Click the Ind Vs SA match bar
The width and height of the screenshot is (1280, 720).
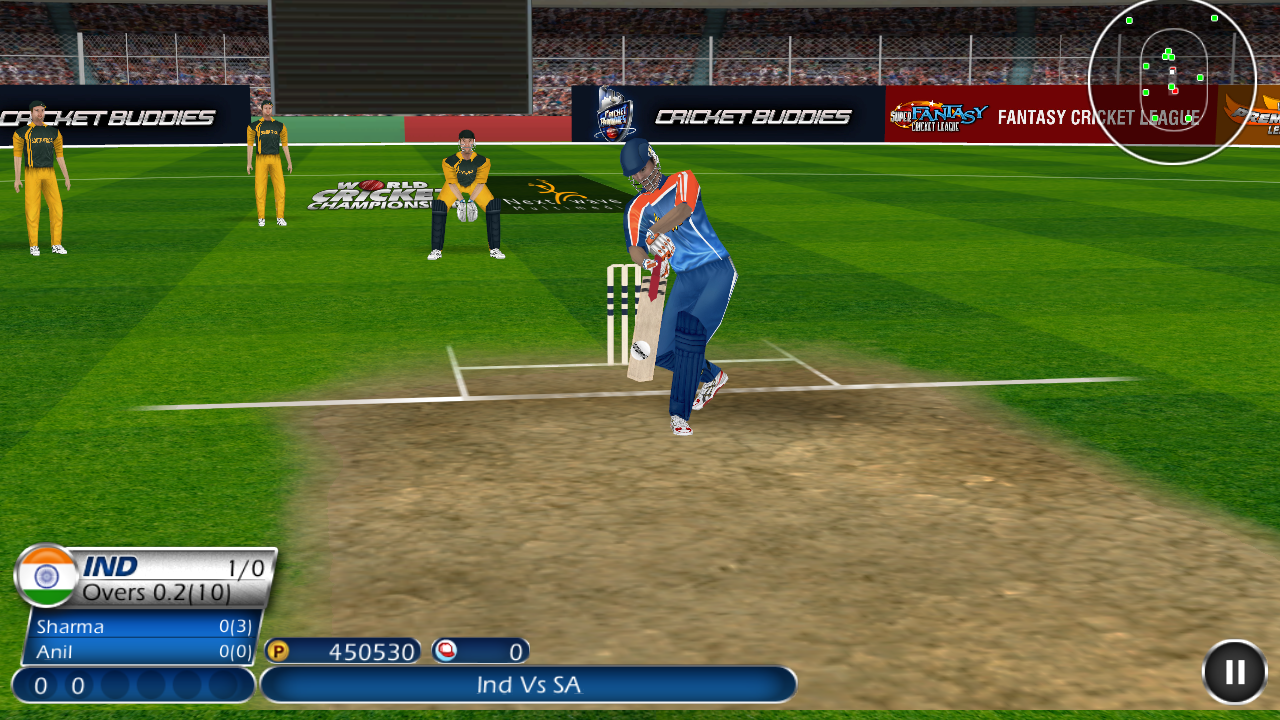point(529,685)
